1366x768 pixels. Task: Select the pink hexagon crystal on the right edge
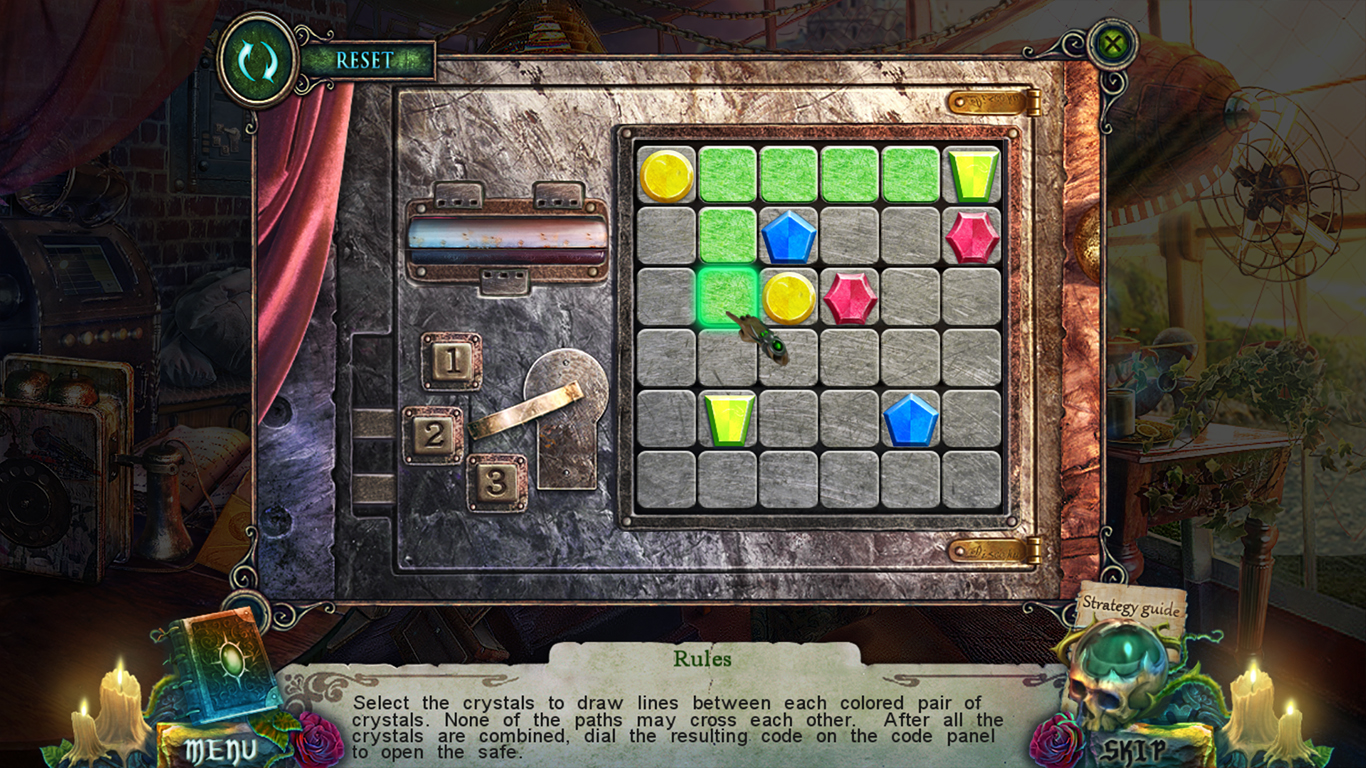[970, 235]
